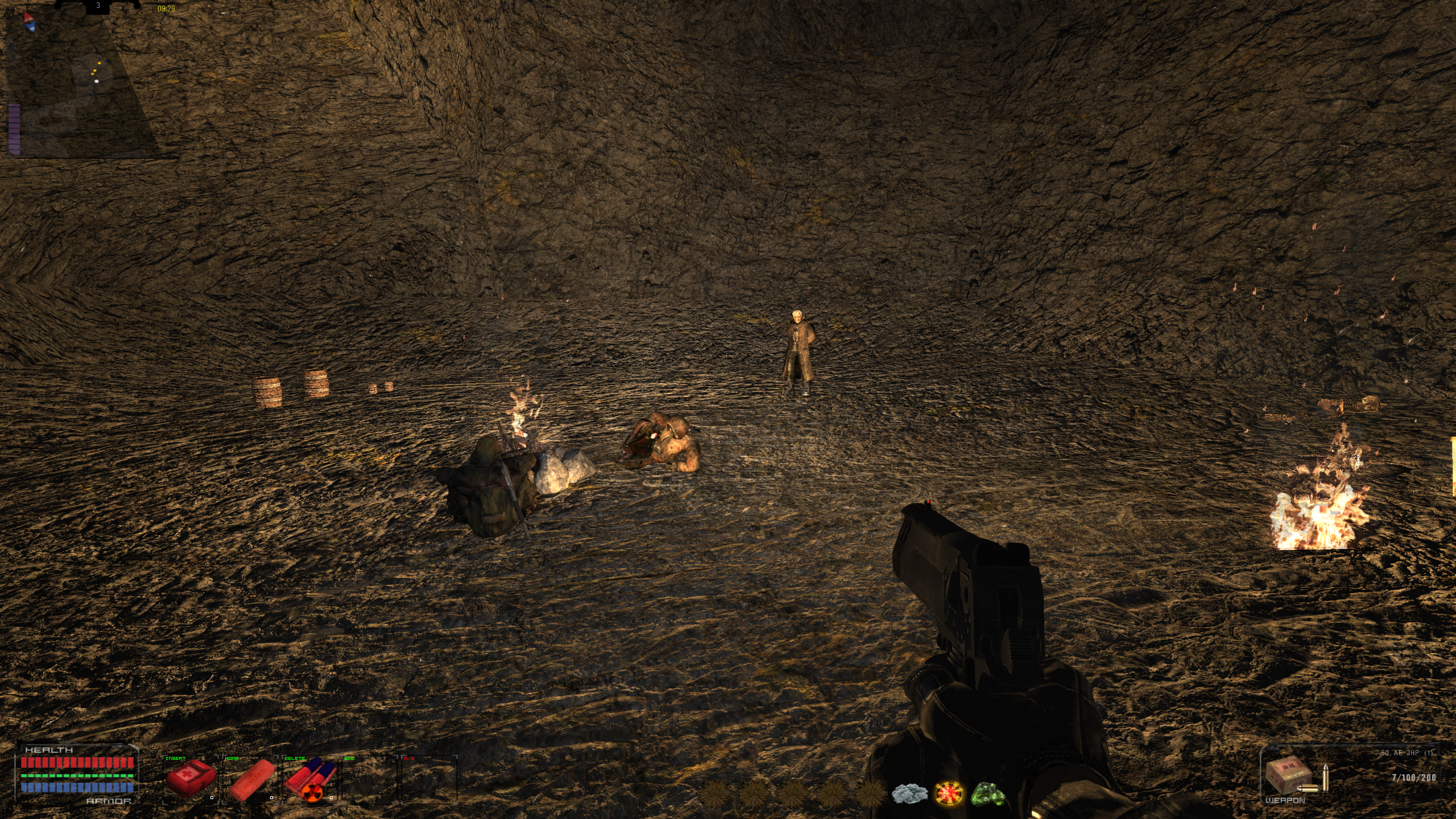Select the anti-radiation drugs quick slot
This screenshot has height=819, width=1456.
tap(310, 780)
